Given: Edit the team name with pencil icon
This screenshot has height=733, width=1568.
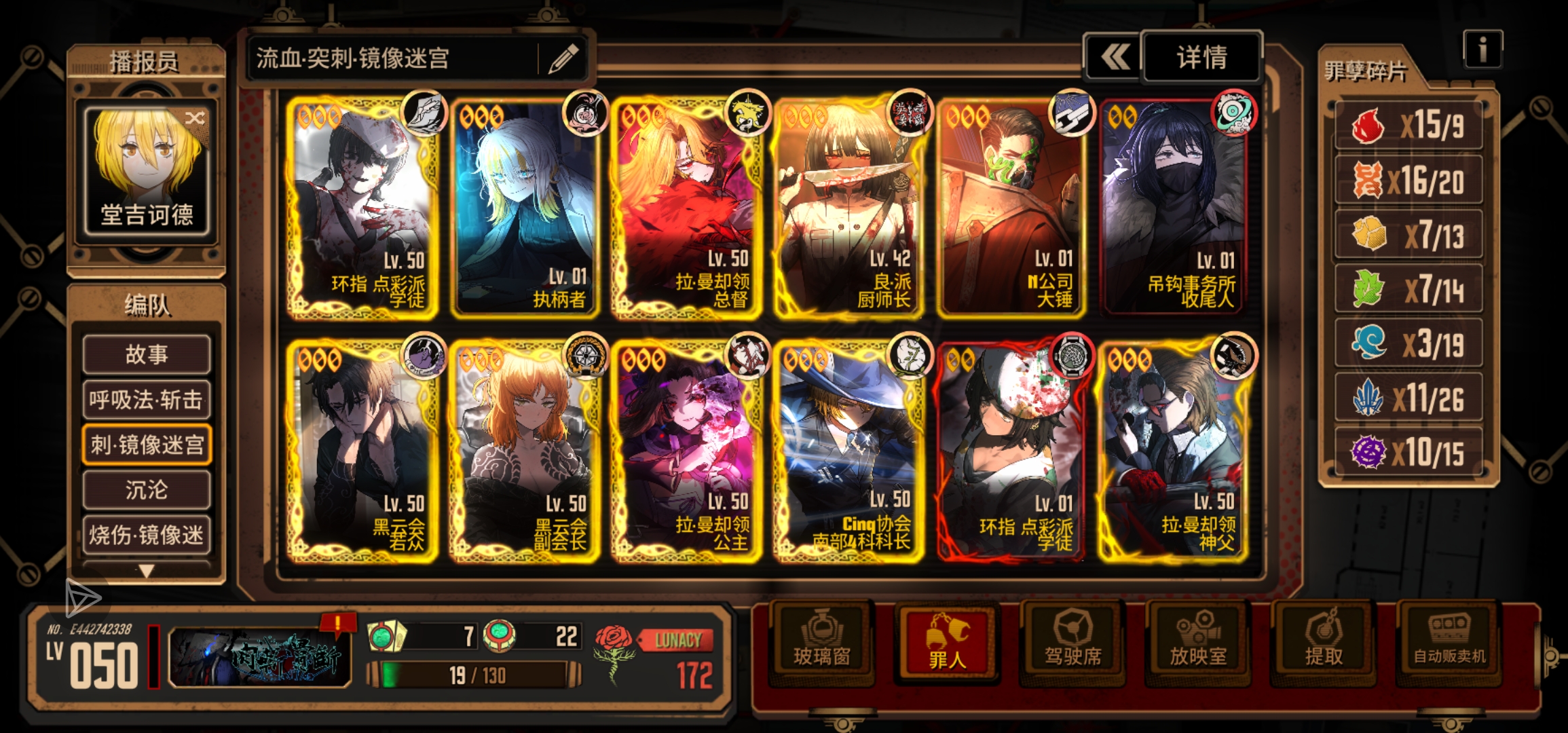Looking at the screenshot, I should coord(563,58).
